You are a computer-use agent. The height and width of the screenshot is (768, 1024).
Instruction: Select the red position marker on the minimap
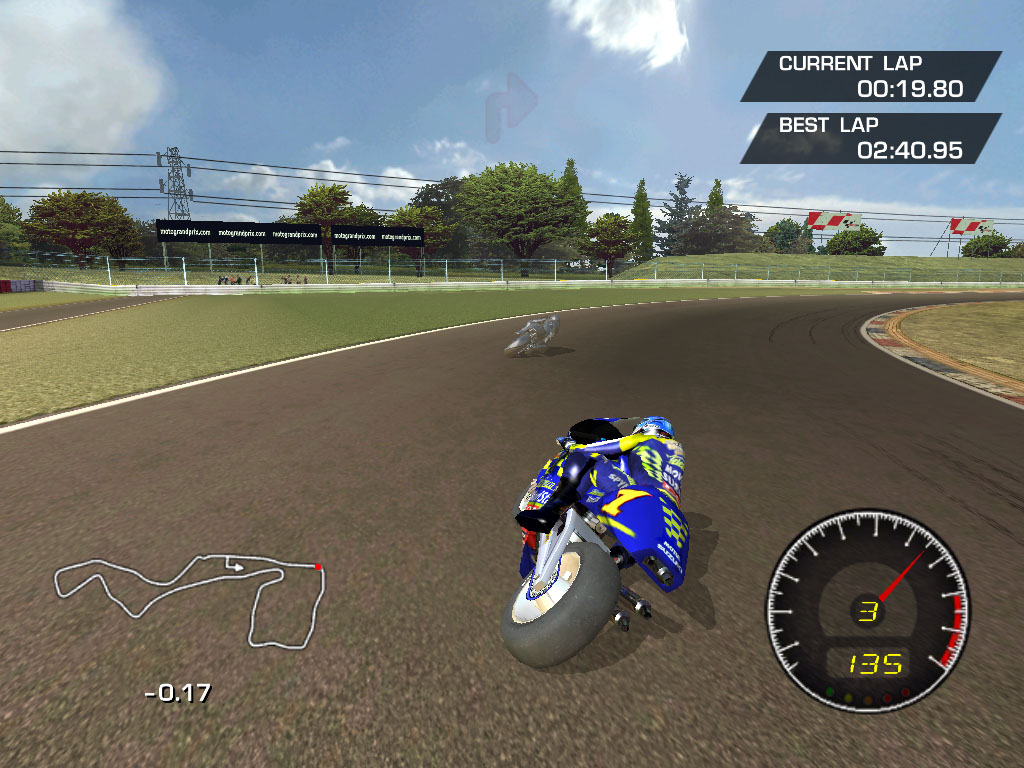coord(318,567)
